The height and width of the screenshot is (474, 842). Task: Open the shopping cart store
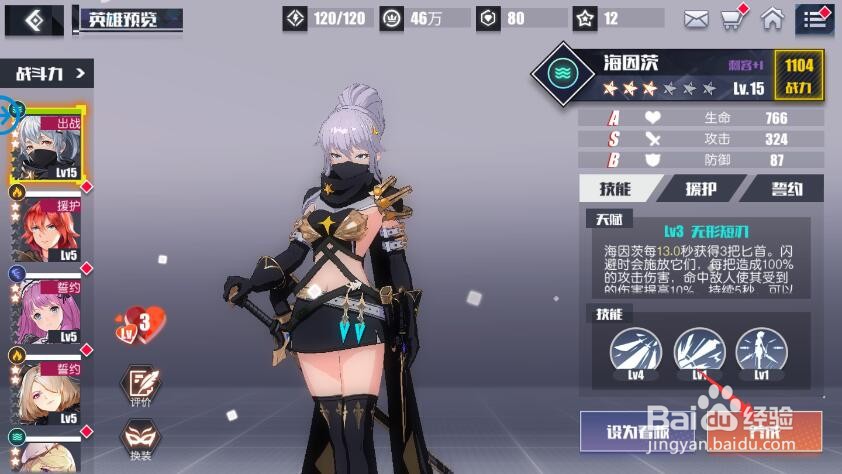point(734,18)
